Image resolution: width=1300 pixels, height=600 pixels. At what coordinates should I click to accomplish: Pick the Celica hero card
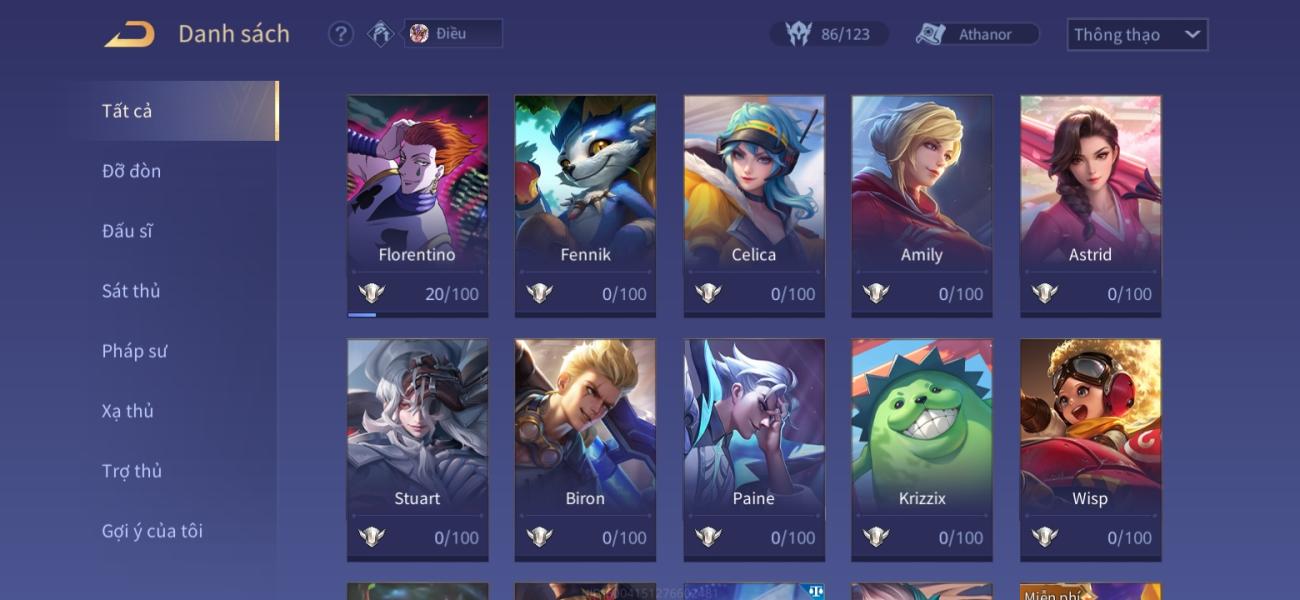click(x=754, y=205)
